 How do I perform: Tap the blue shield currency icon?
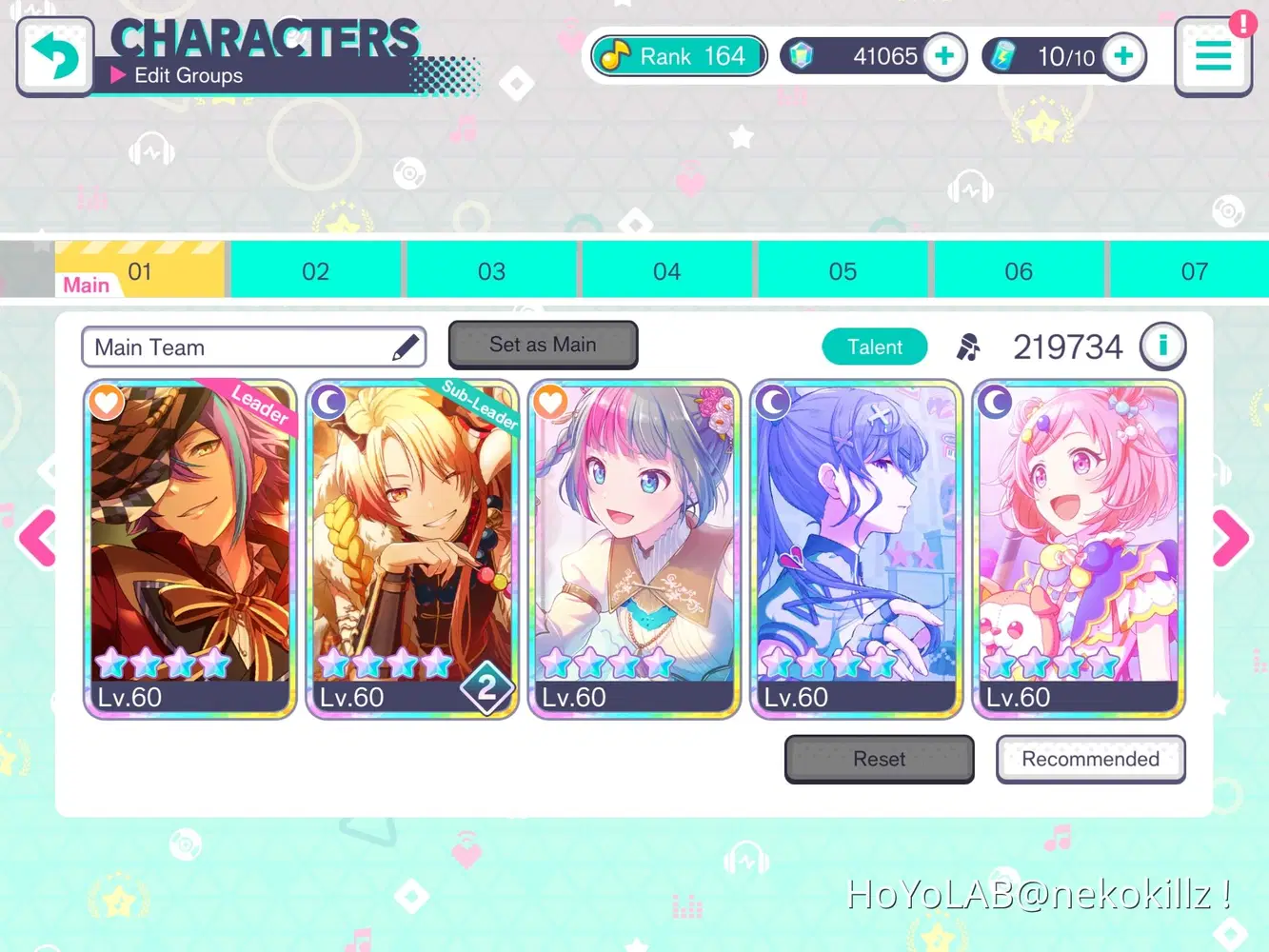tap(801, 55)
